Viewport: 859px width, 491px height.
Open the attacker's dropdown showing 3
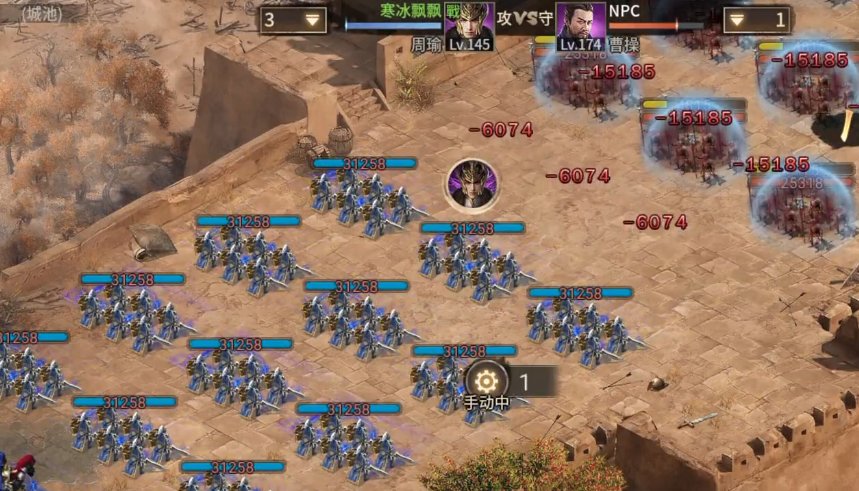[x=293, y=20]
